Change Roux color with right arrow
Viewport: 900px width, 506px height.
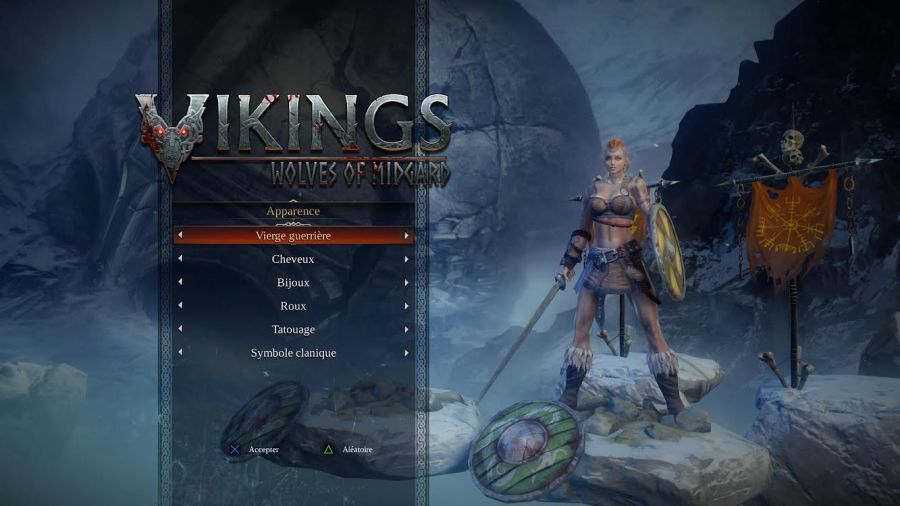tap(406, 306)
